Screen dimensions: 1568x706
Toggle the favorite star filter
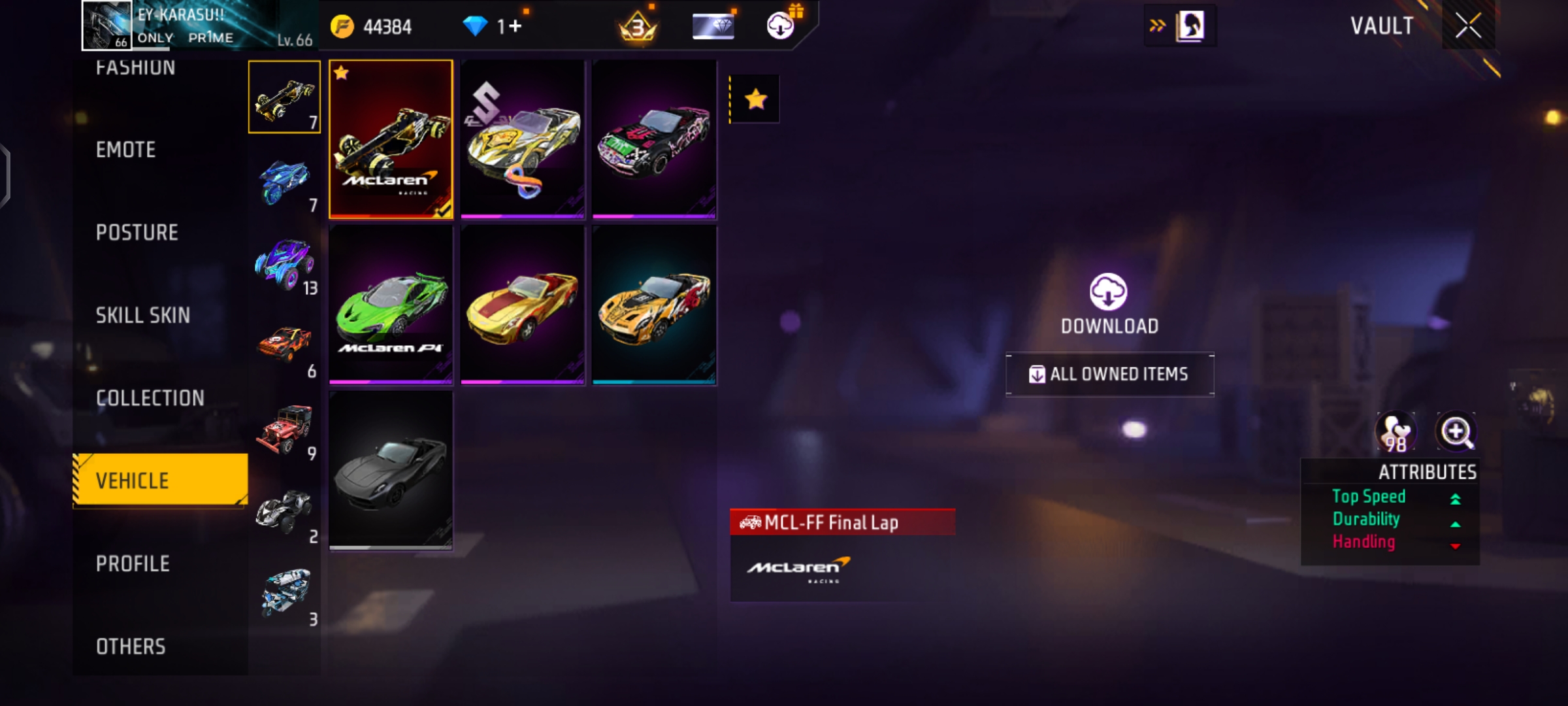coord(755,99)
